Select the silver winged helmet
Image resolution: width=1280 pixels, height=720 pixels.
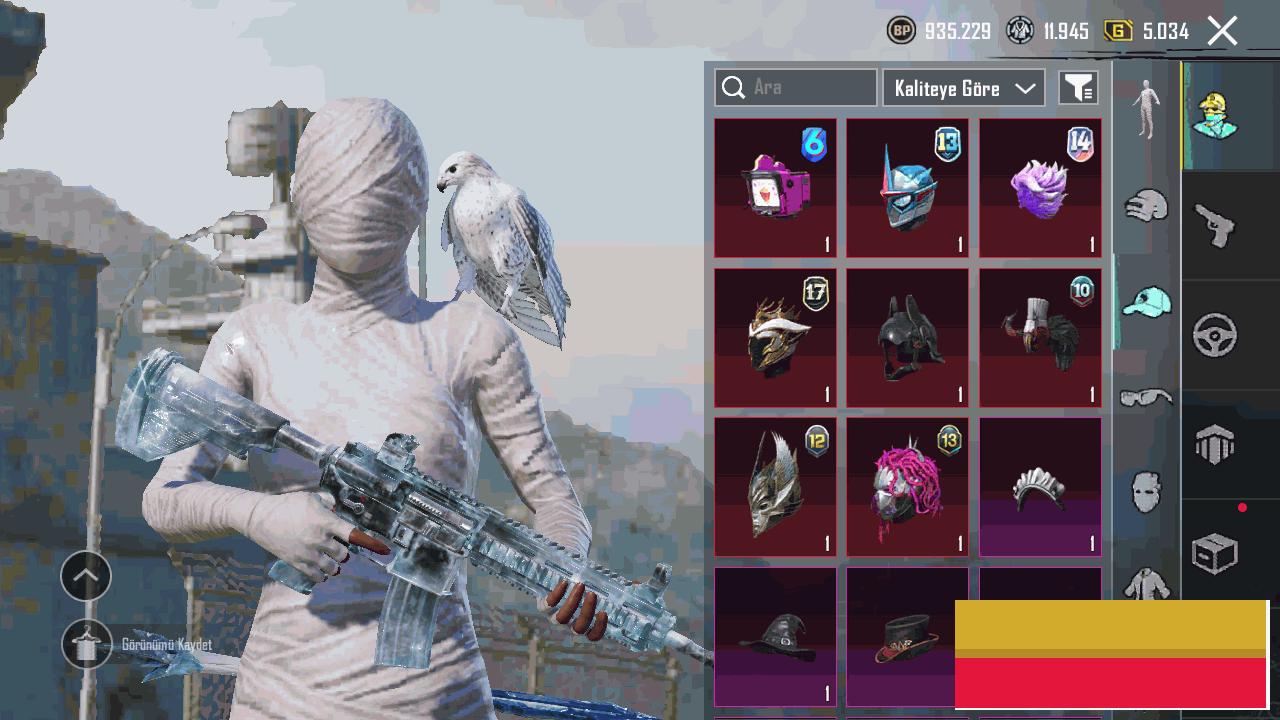(x=775, y=487)
